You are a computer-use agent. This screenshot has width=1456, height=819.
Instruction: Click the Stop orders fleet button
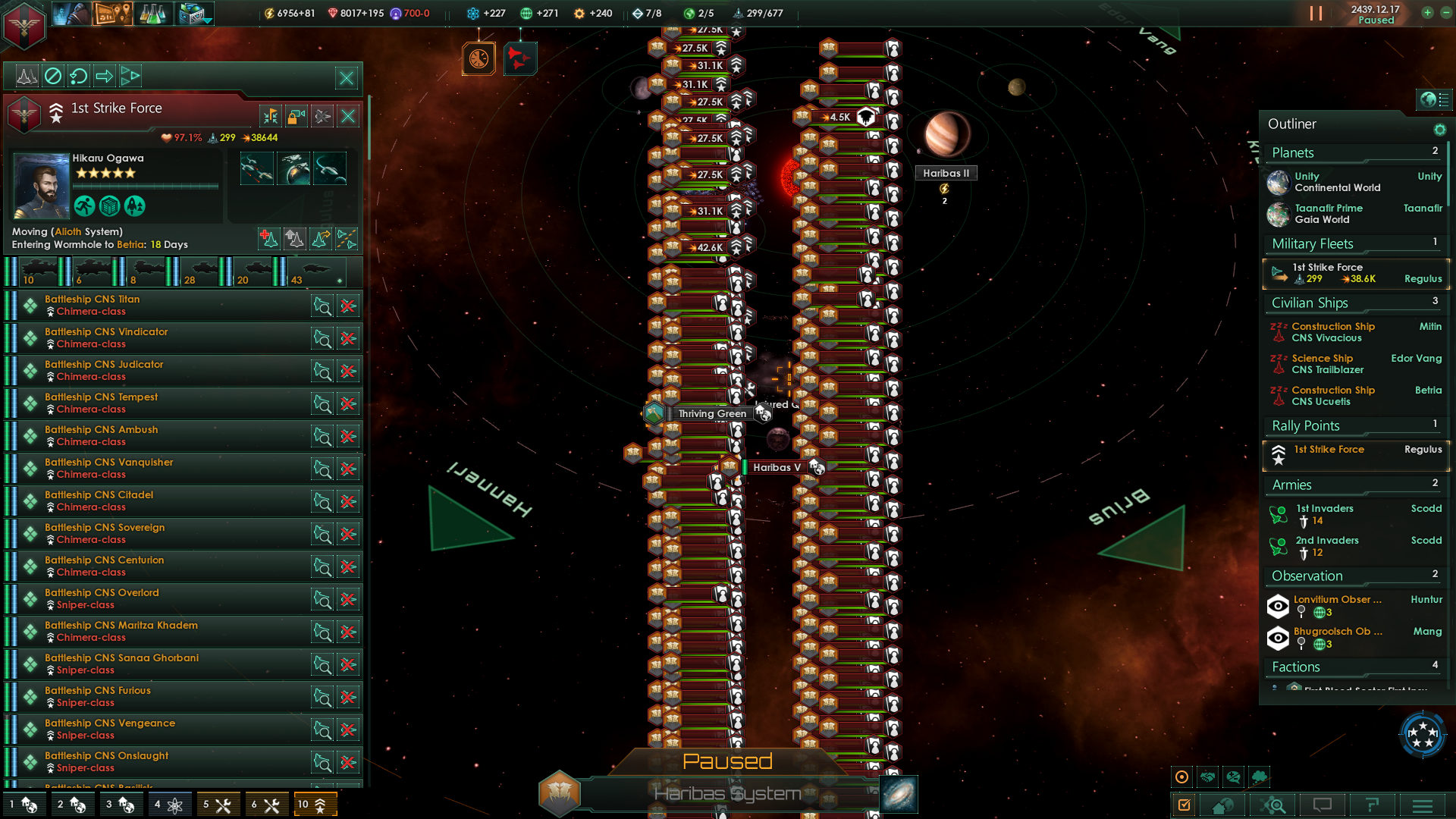click(x=53, y=77)
